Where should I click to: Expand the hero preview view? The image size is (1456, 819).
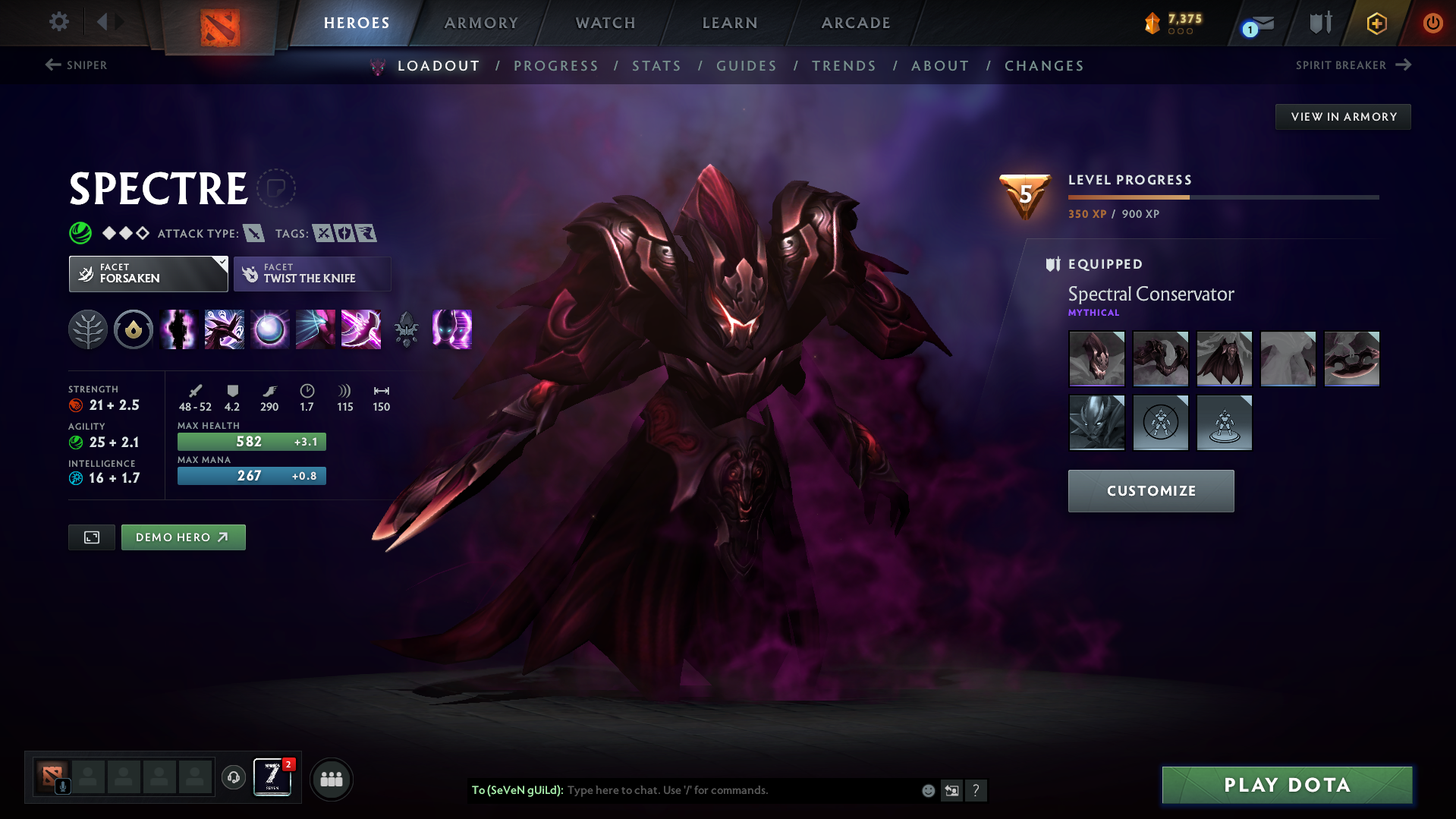coord(91,537)
